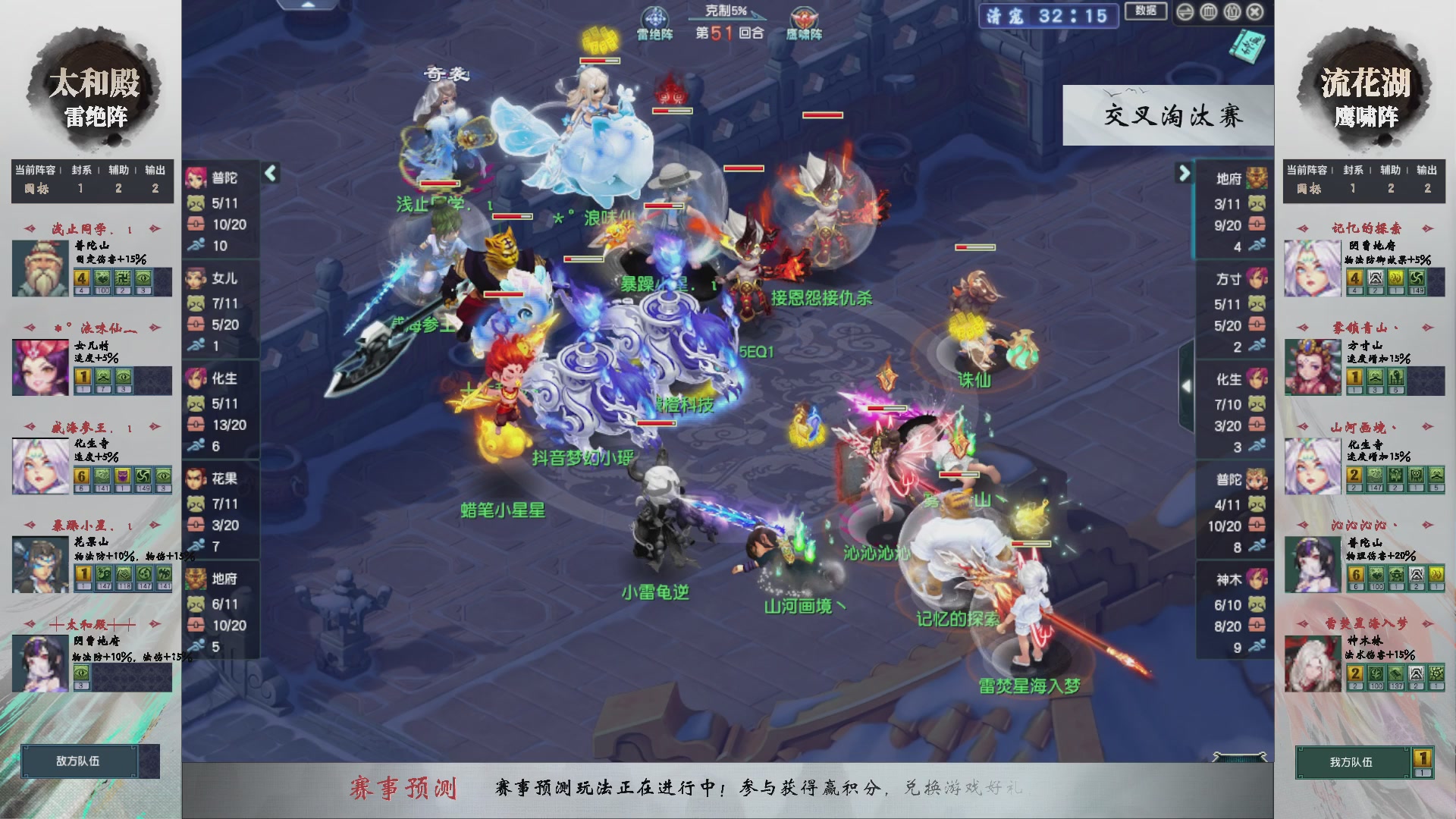Viewport: 1456px width, 819px height.
Task: Expand the mid-right side panel arrow
Action: [x=1188, y=385]
